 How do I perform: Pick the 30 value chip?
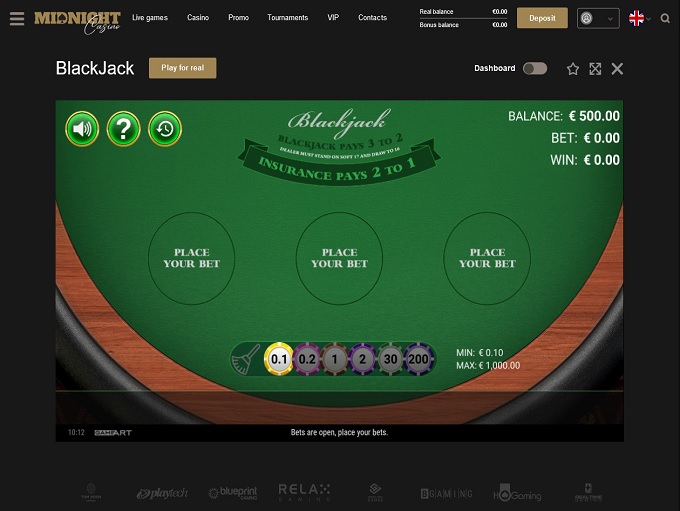coord(390,359)
